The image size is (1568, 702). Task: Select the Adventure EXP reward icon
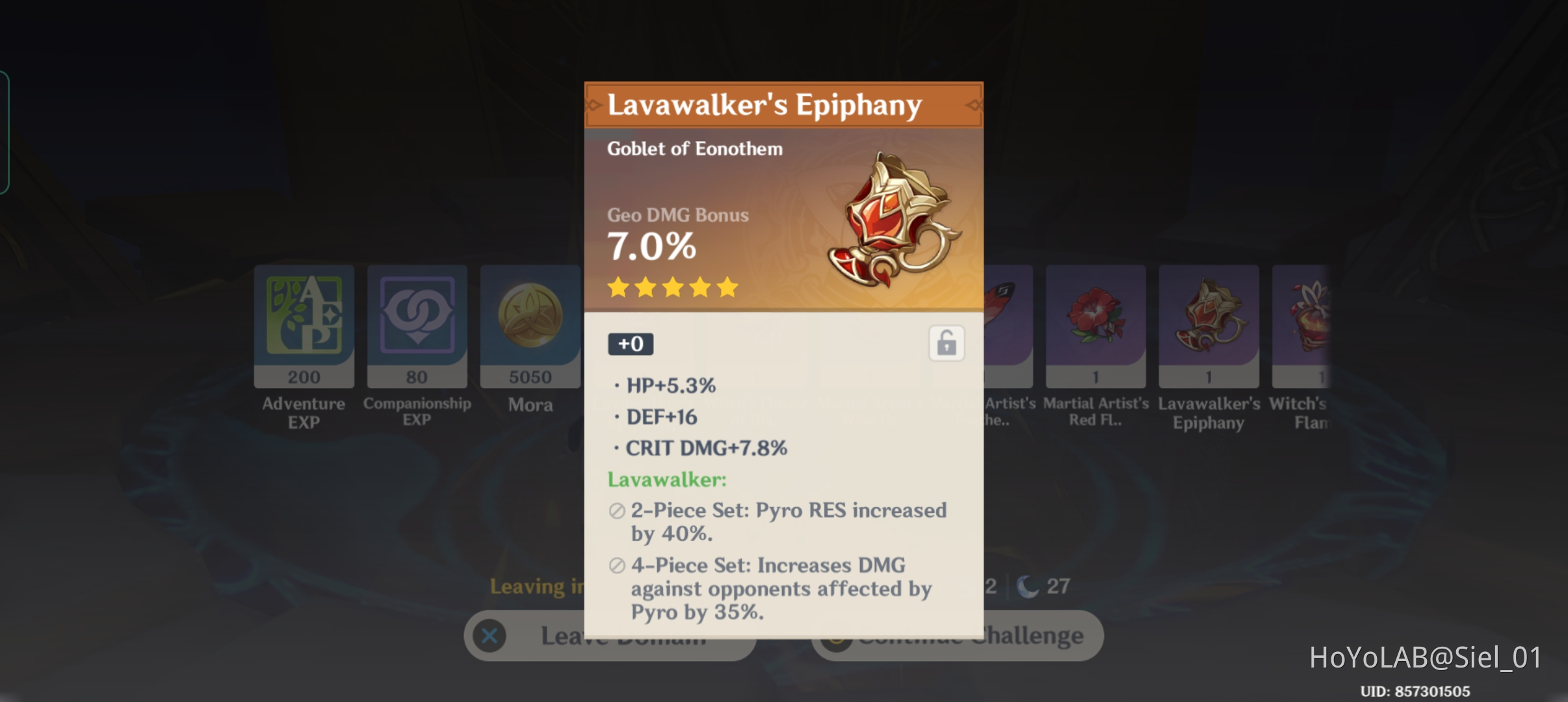pos(304,325)
